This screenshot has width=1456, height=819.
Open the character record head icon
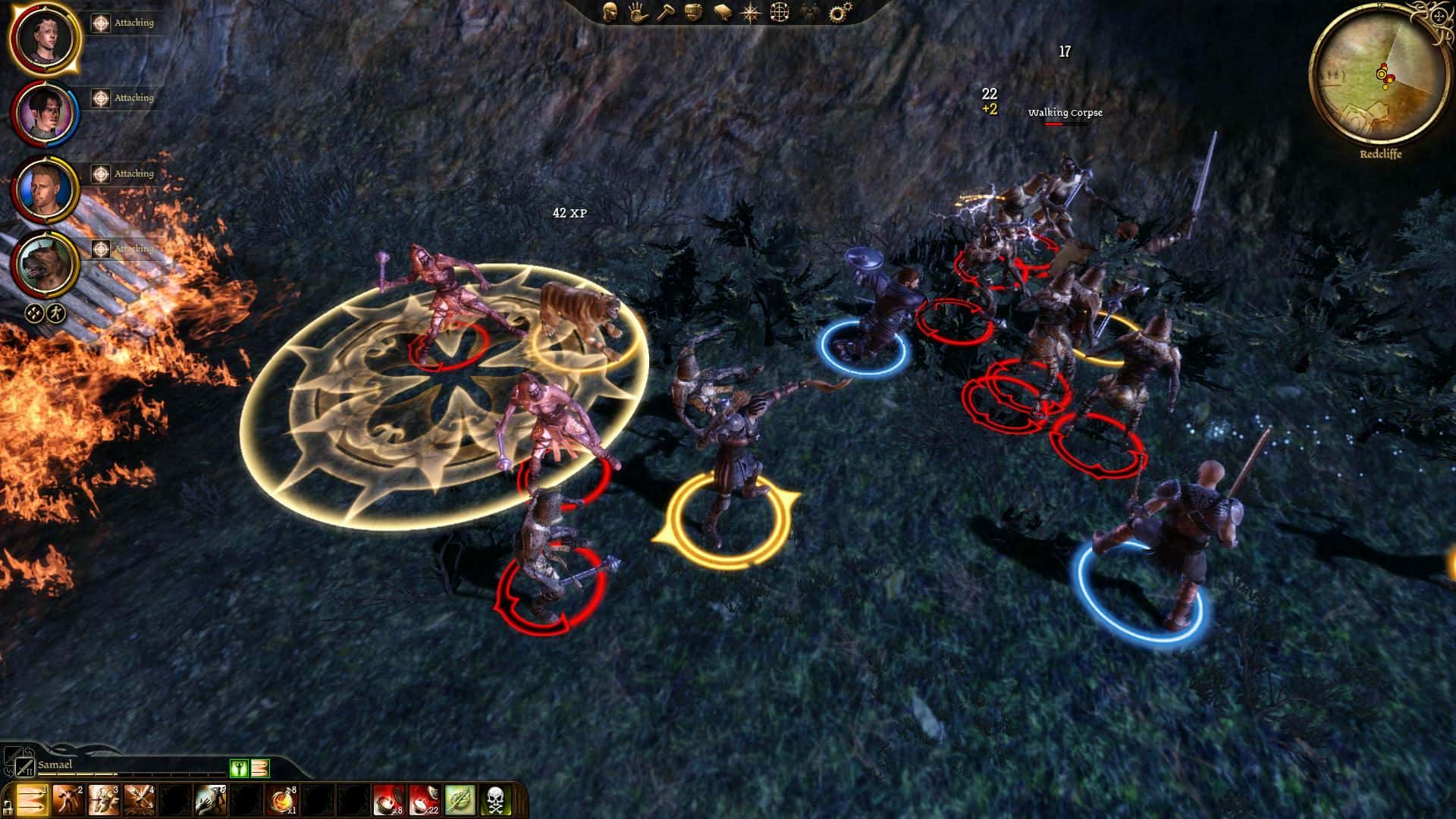610,12
